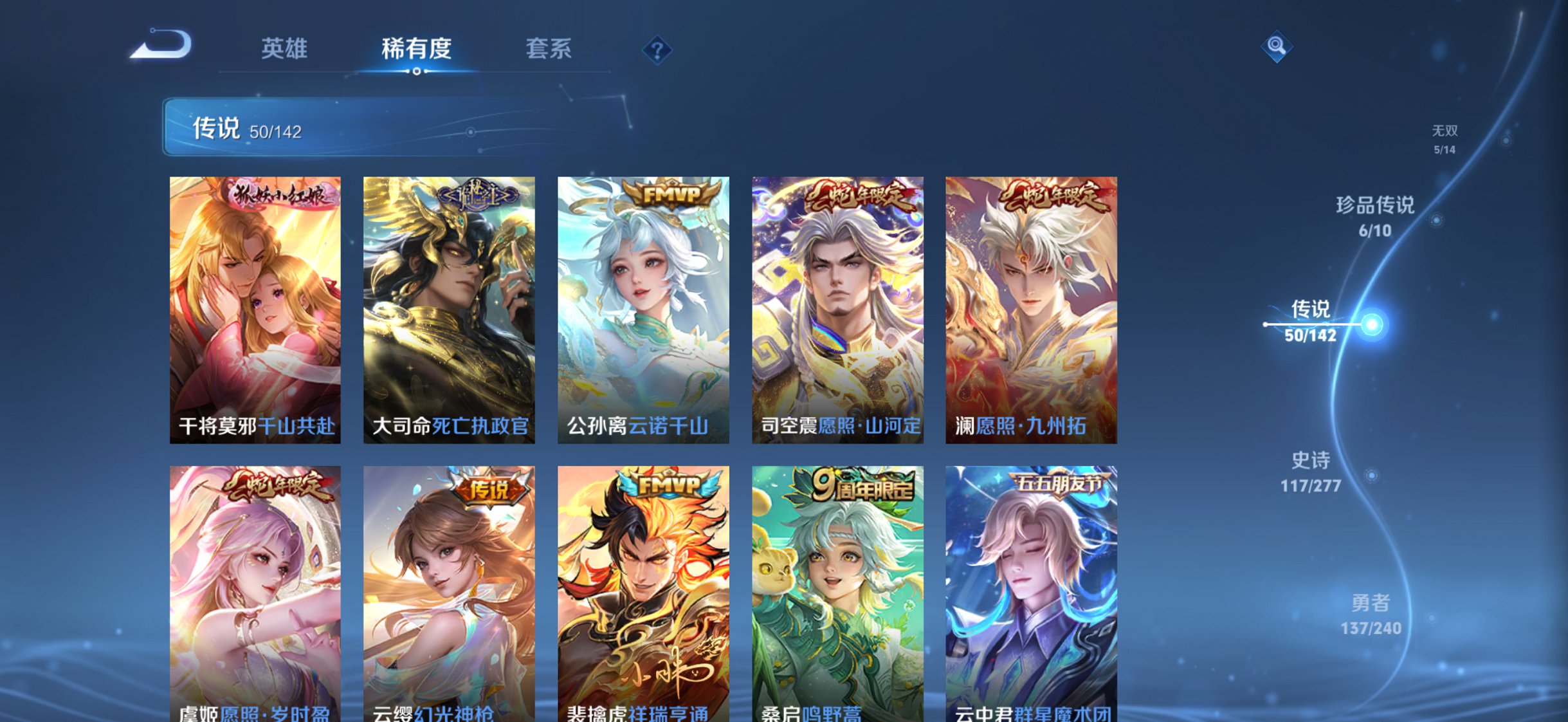
Task: Open the 干将莫邪 千山共赴 skin thumbnail
Action: (x=257, y=309)
